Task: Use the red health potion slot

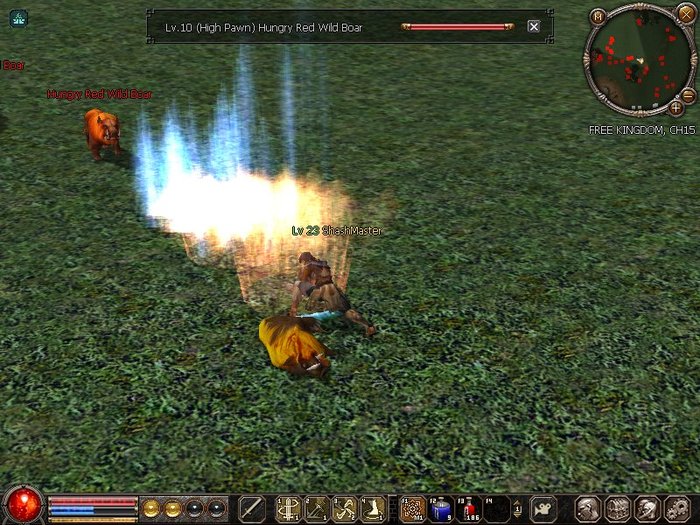Action: tap(470, 508)
